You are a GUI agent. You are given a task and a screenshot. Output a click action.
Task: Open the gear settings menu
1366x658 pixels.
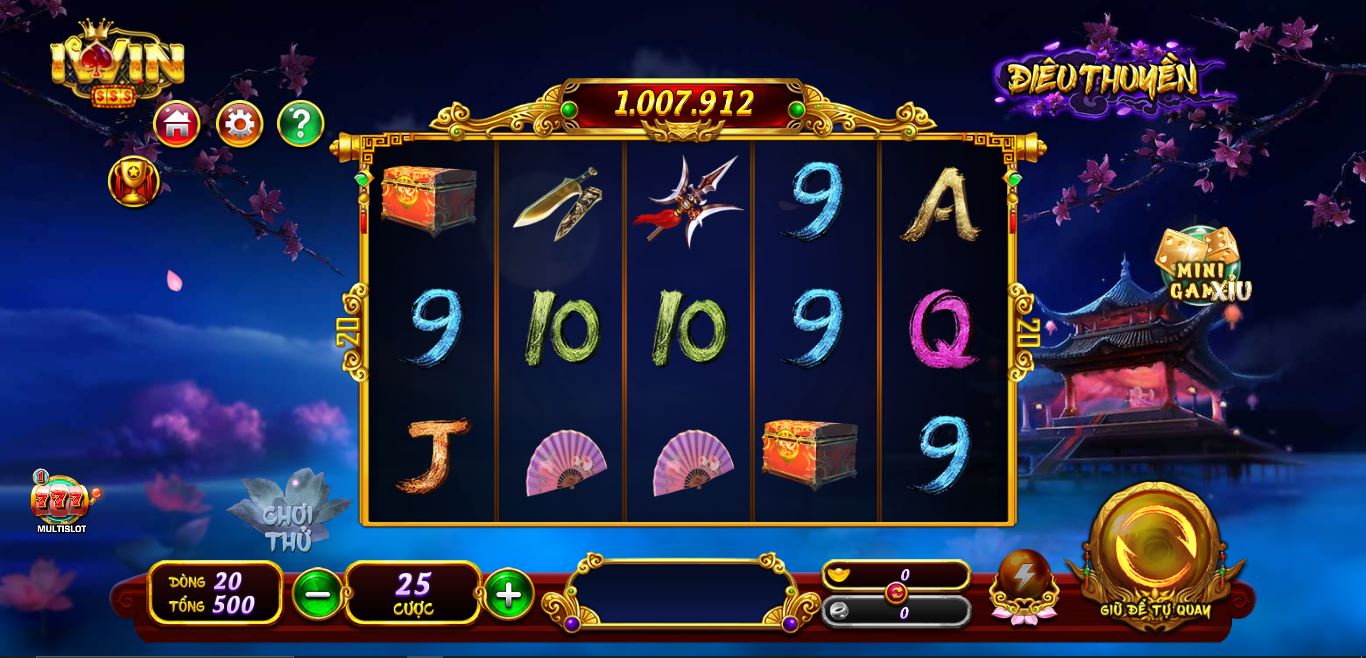[x=240, y=124]
